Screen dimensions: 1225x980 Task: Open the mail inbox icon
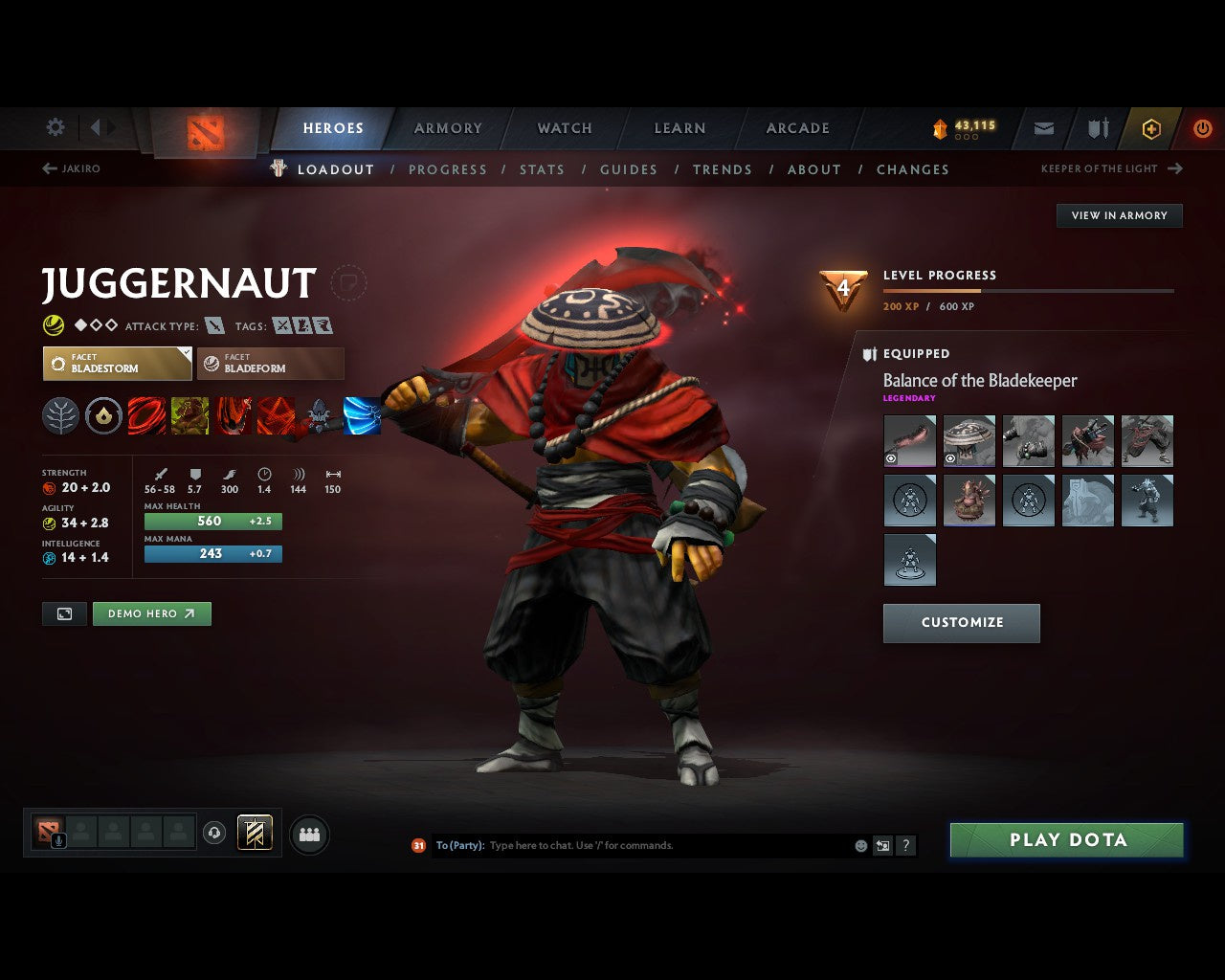(x=1043, y=127)
